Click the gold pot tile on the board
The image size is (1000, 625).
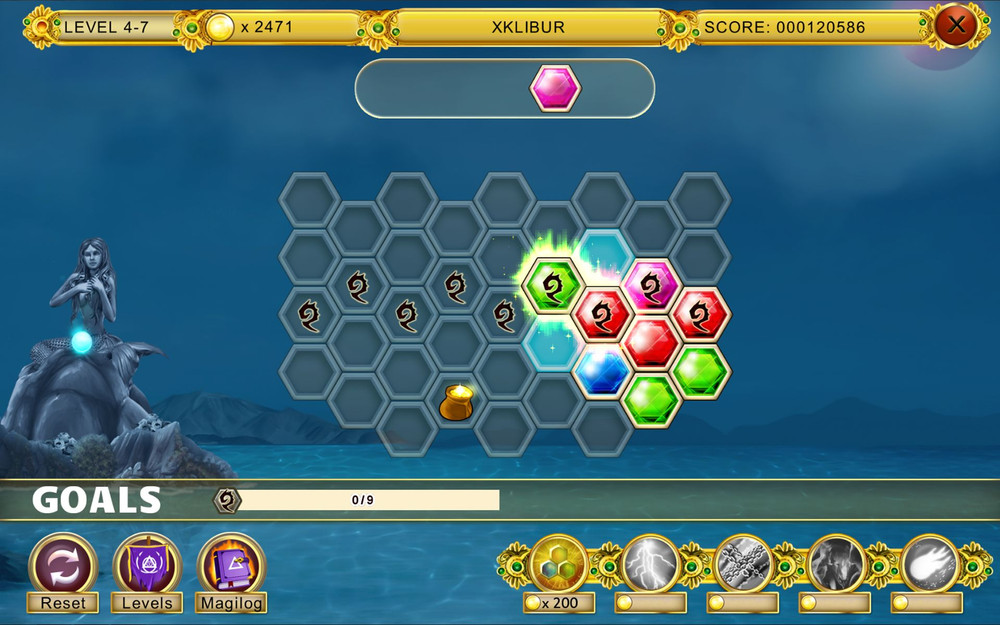click(x=456, y=402)
